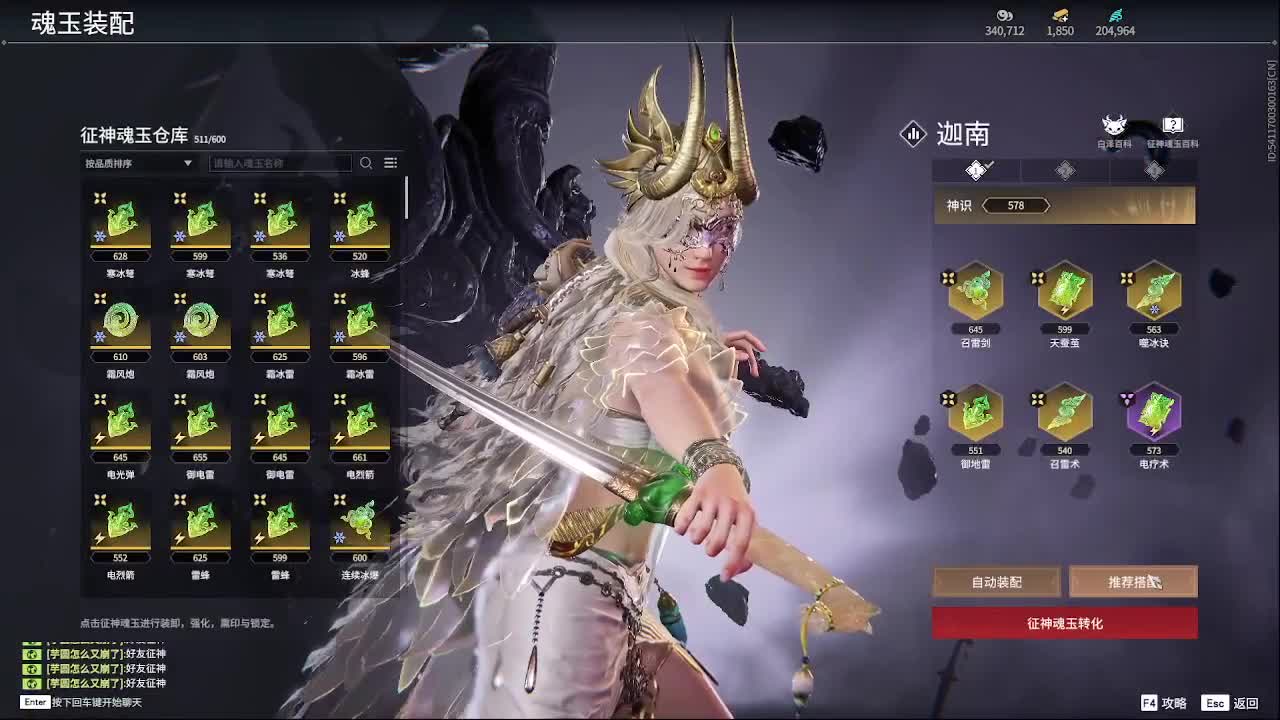Select the equipped 天蚕茧 soul jade
1280x720 pixels.
pos(1063,293)
